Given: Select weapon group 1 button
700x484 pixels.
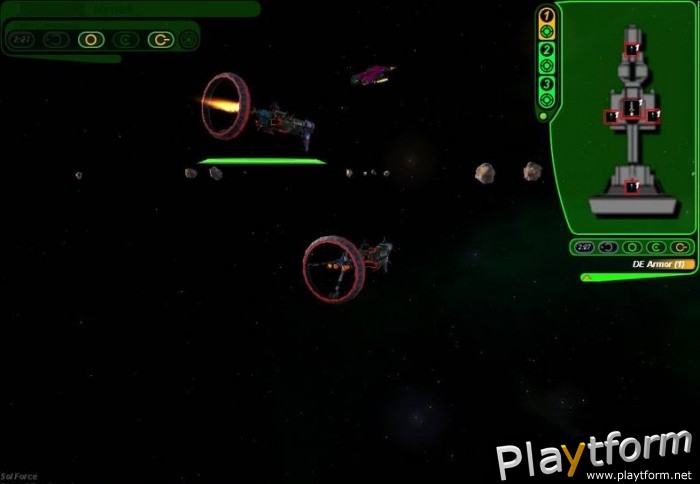Looking at the screenshot, I should pos(546,15).
